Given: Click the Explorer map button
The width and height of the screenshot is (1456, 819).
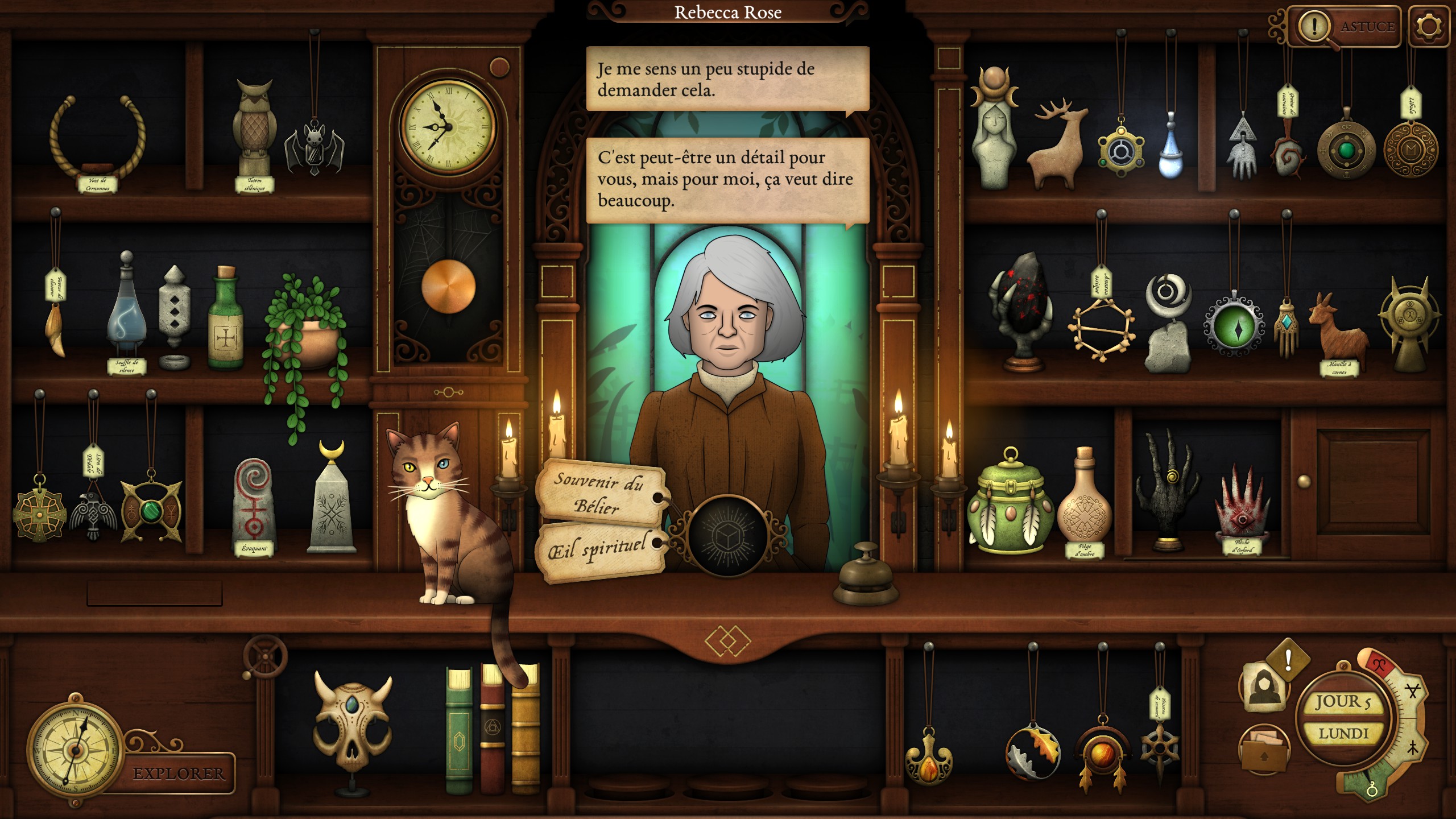Looking at the screenshot, I should [x=177, y=773].
